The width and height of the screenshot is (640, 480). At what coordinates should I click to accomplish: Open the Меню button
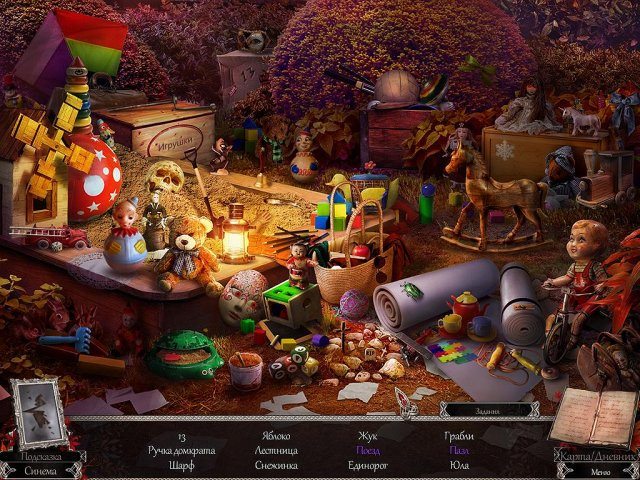point(600,472)
